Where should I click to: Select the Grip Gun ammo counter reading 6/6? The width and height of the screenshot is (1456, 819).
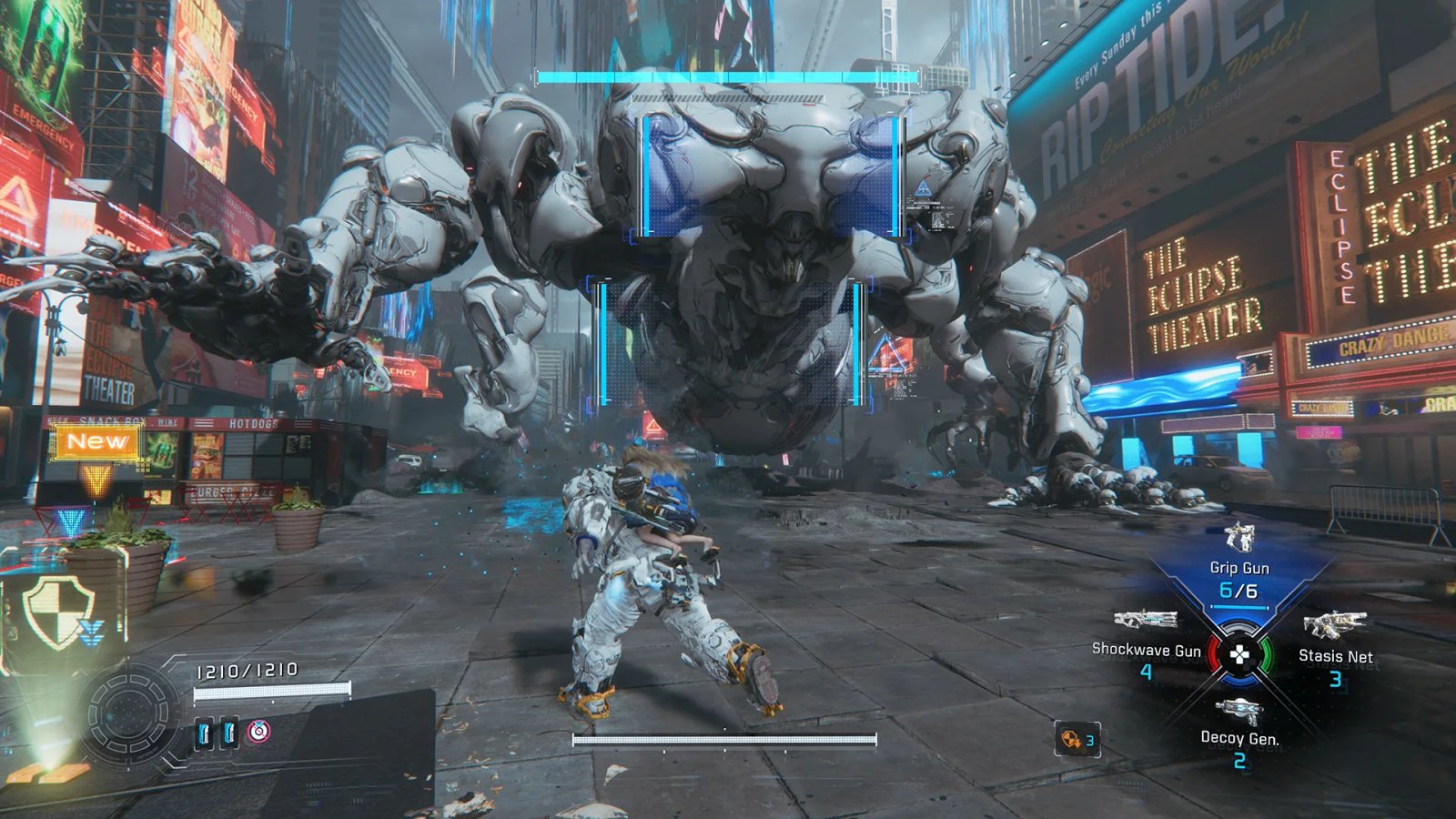coord(1238,590)
